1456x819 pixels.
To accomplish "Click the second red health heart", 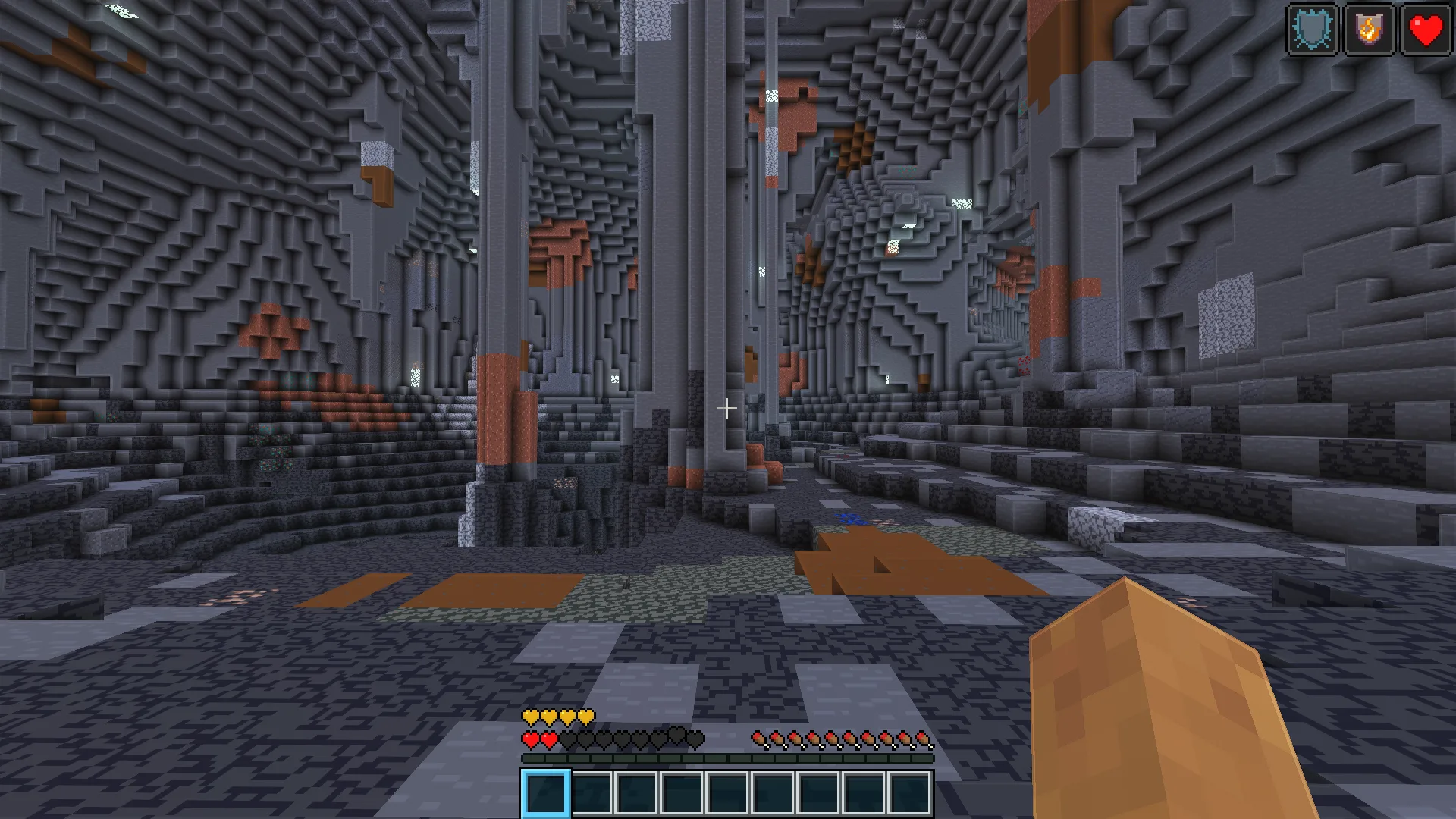I will [550, 739].
